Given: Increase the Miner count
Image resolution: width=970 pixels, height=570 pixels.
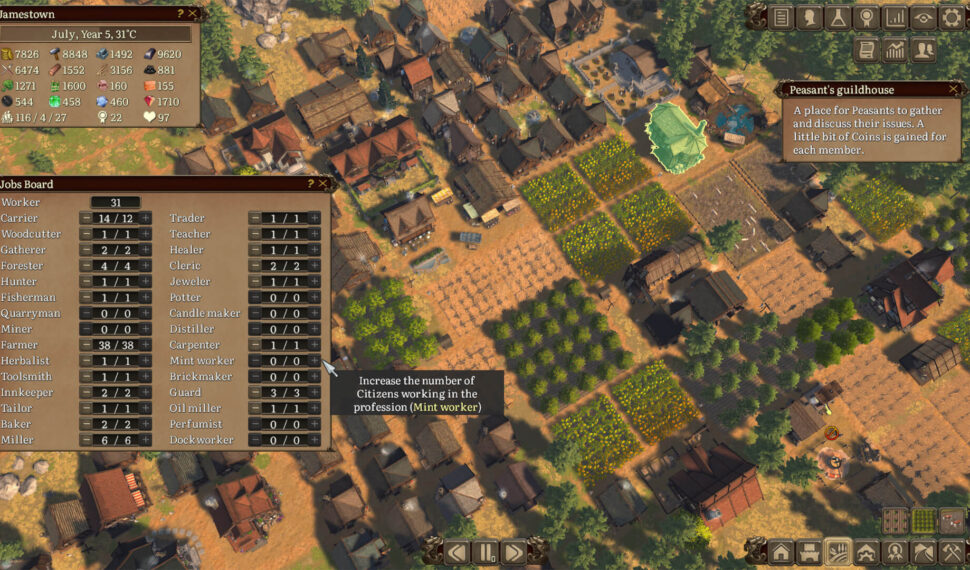Looking at the screenshot, I should pos(145,329).
